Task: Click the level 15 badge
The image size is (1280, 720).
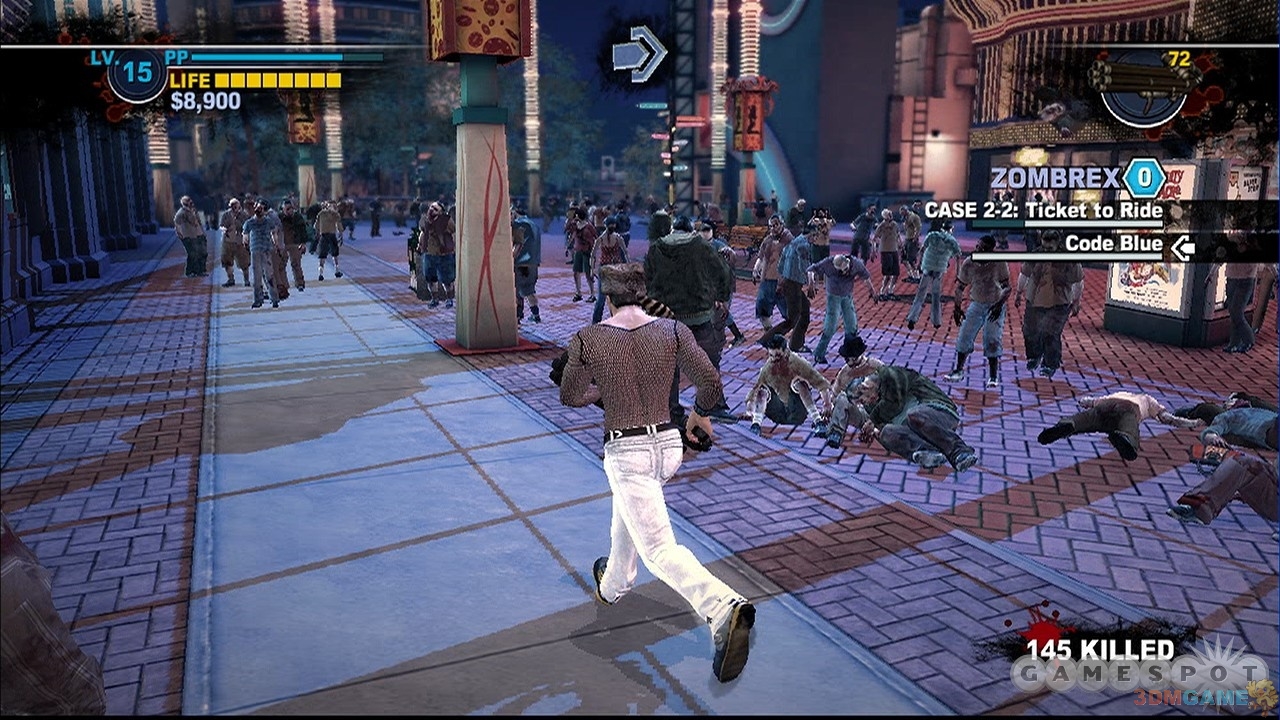Action: 137,75
